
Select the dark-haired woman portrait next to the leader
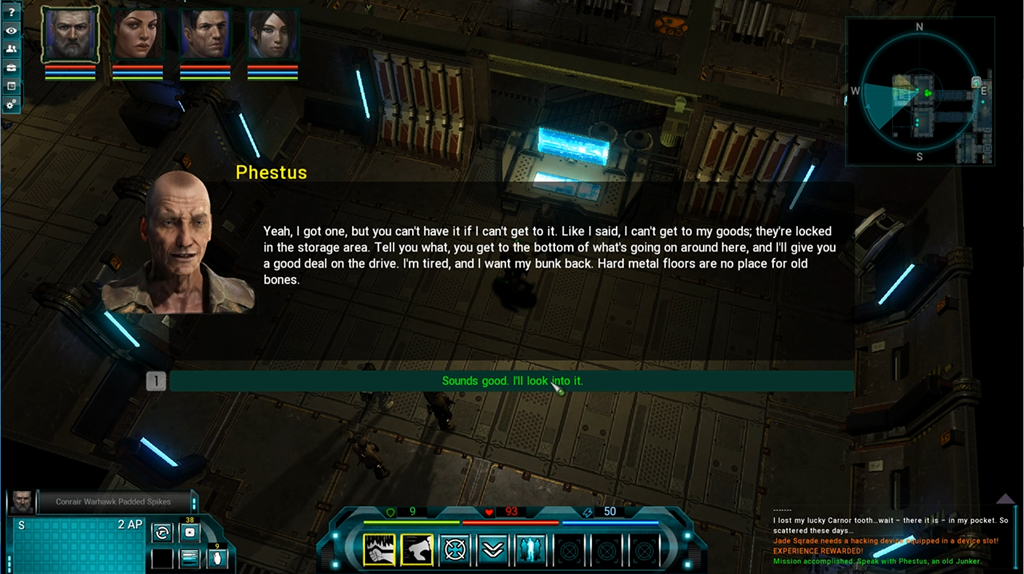pyautogui.click(x=137, y=35)
